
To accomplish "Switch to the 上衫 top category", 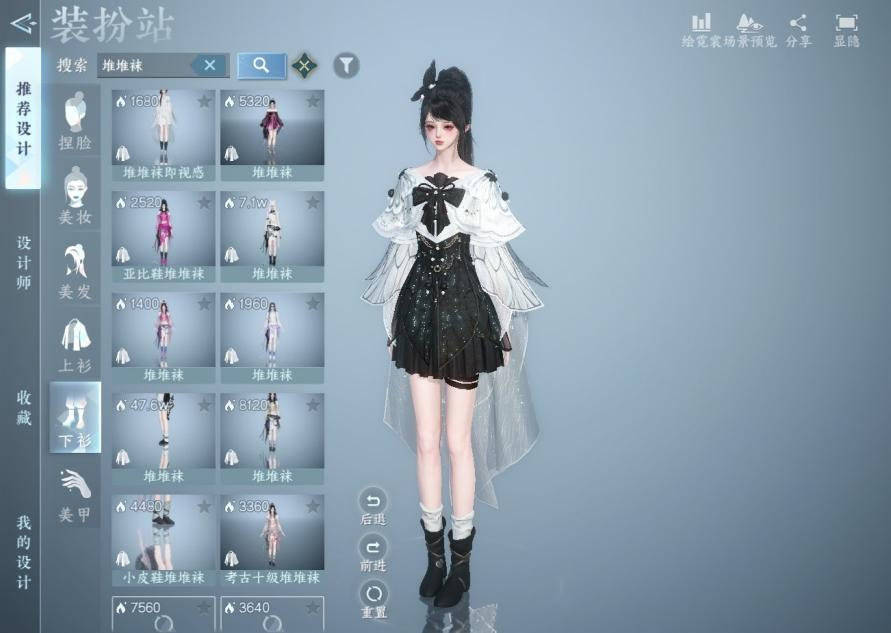I will tap(75, 346).
